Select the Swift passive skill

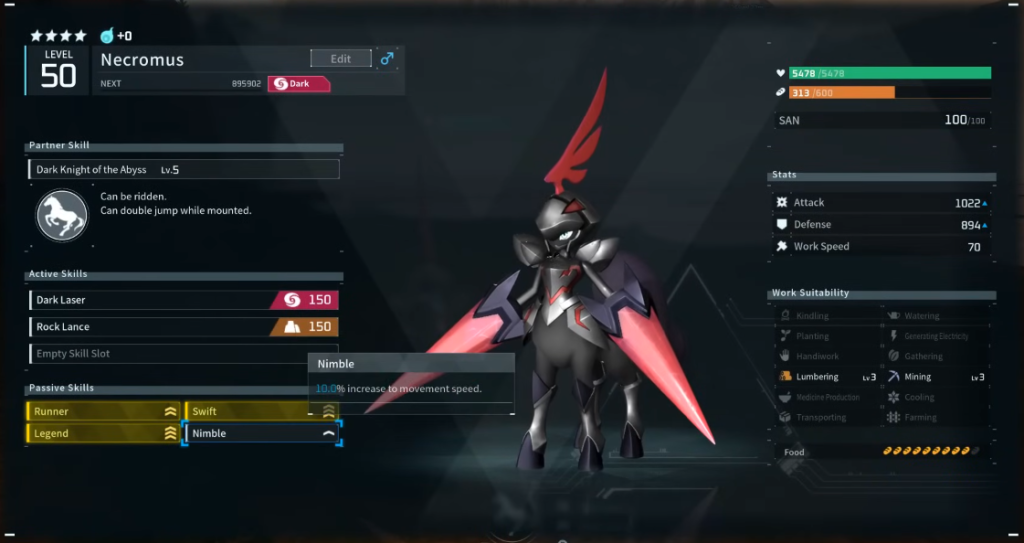262,411
